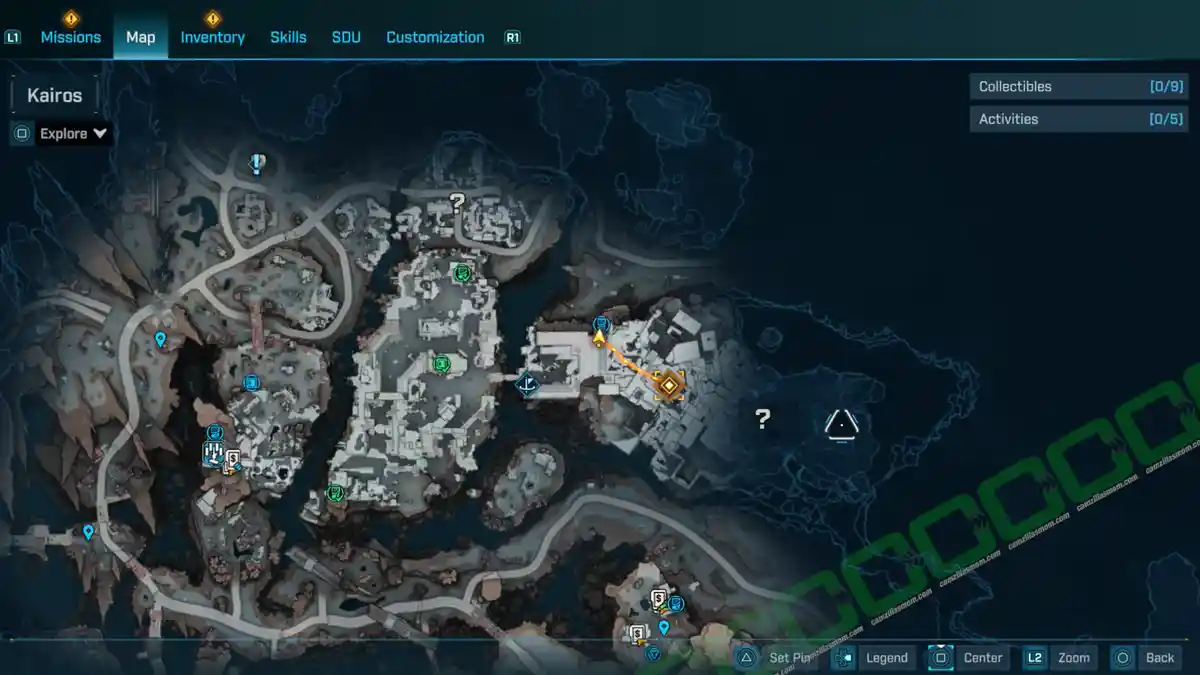Click the Kairos region name label
Image resolution: width=1200 pixels, height=675 pixels.
tap(55, 96)
